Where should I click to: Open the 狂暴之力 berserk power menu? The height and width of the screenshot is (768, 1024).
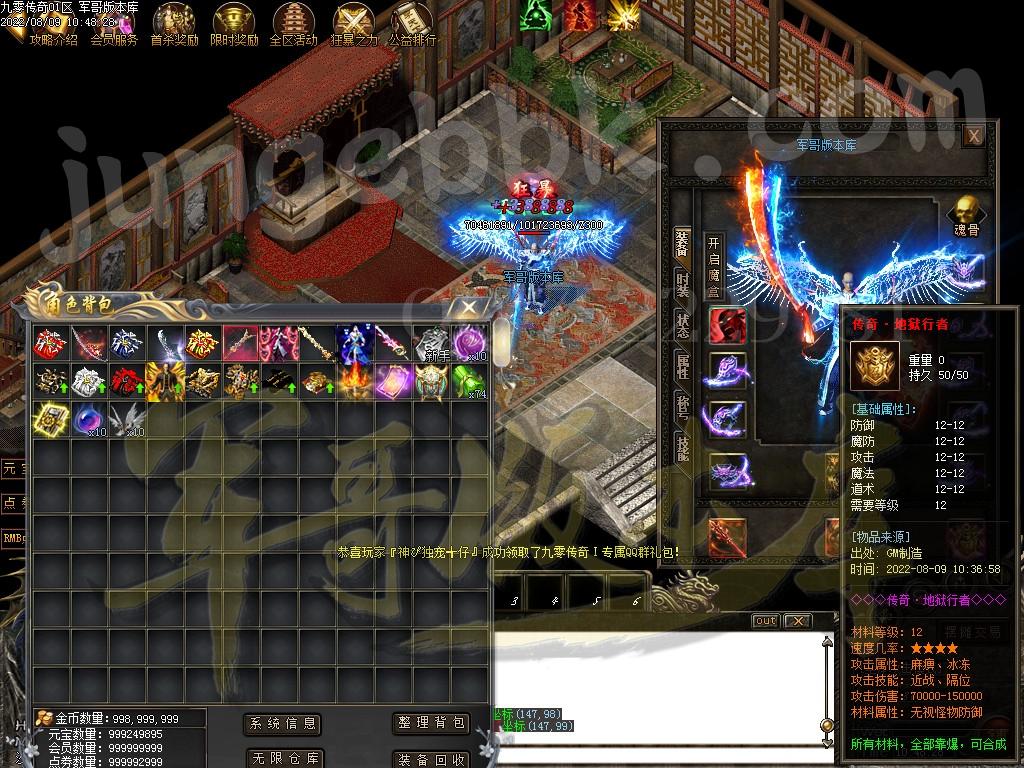coord(353,24)
